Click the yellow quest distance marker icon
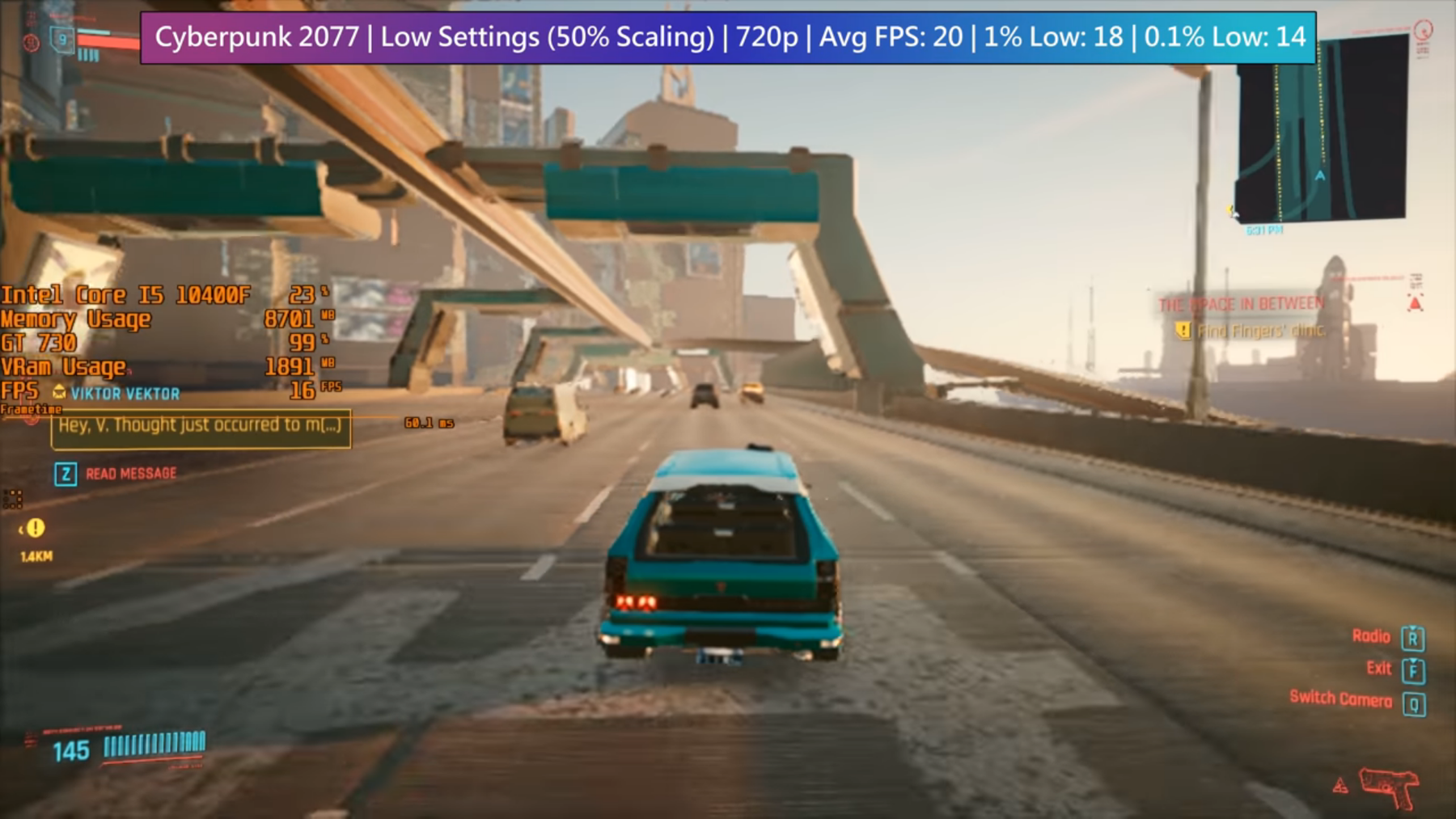This screenshot has width=1456, height=819. (x=35, y=529)
